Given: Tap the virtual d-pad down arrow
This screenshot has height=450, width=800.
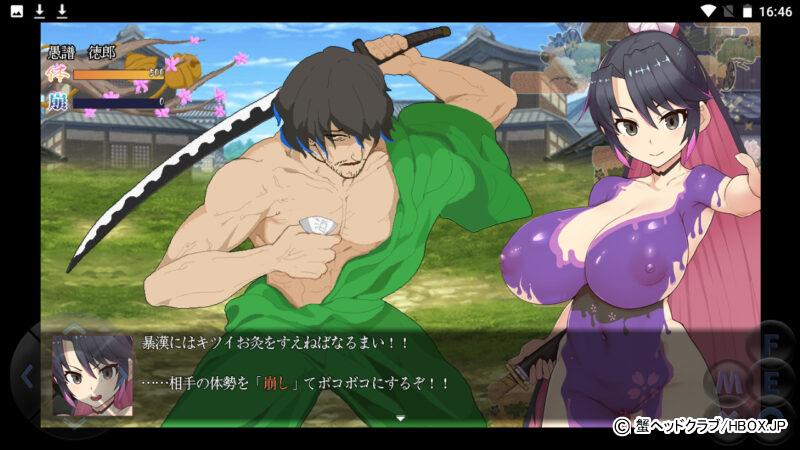Looking at the screenshot, I should 73,422.
